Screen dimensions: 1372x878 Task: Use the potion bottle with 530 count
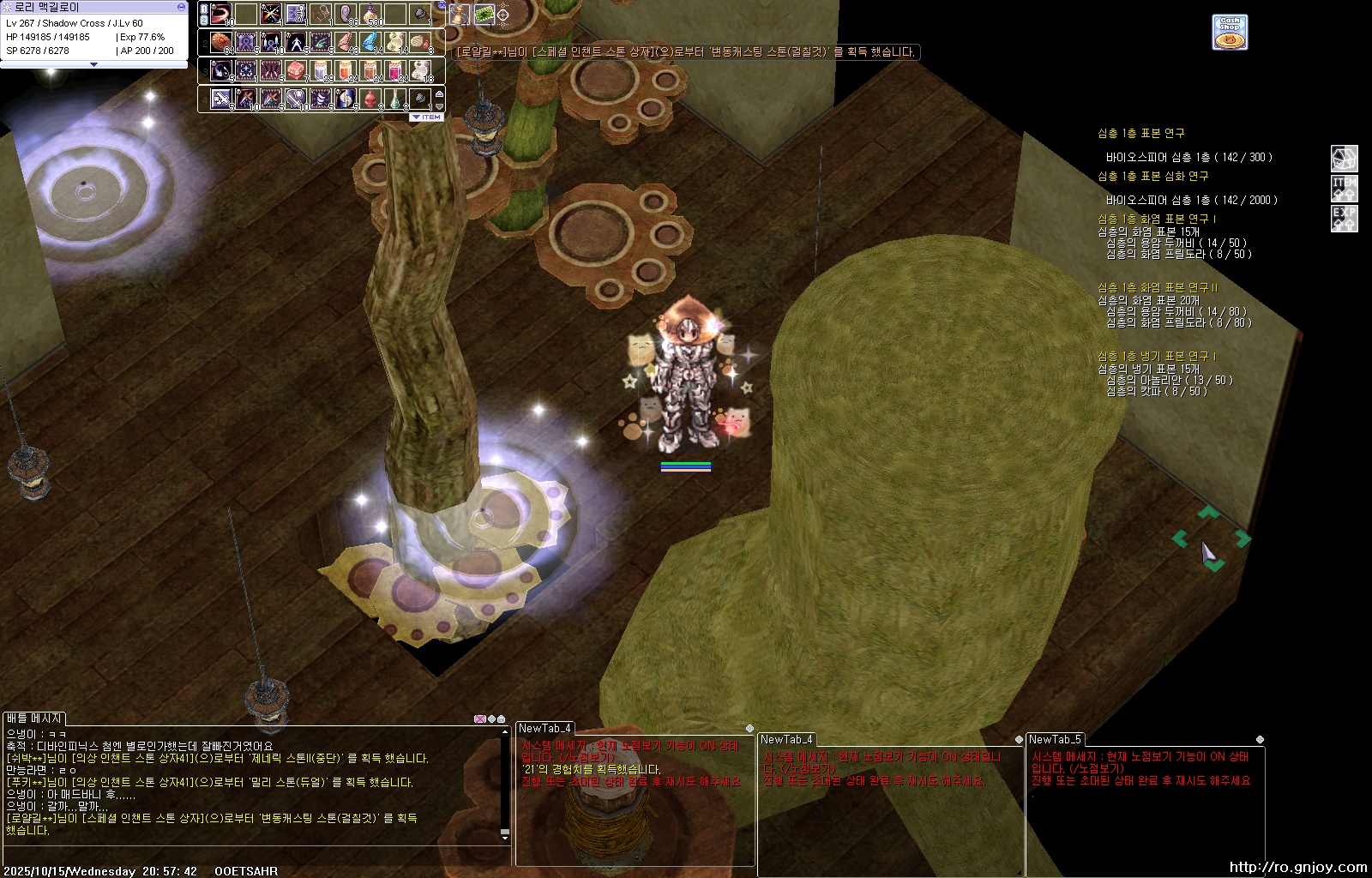tap(370, 15)
